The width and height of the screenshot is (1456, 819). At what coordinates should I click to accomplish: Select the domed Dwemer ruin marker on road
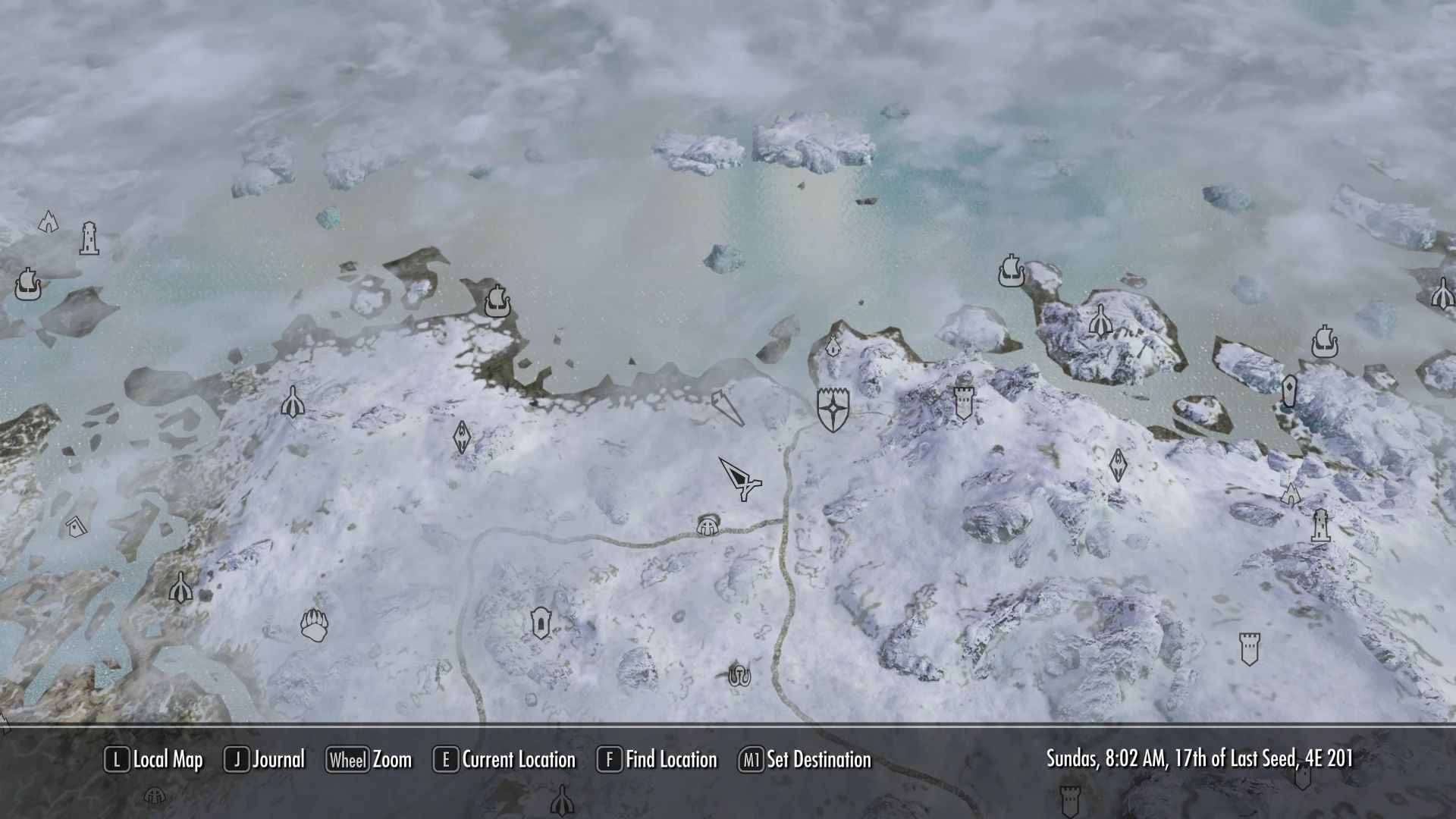(708, 525)
